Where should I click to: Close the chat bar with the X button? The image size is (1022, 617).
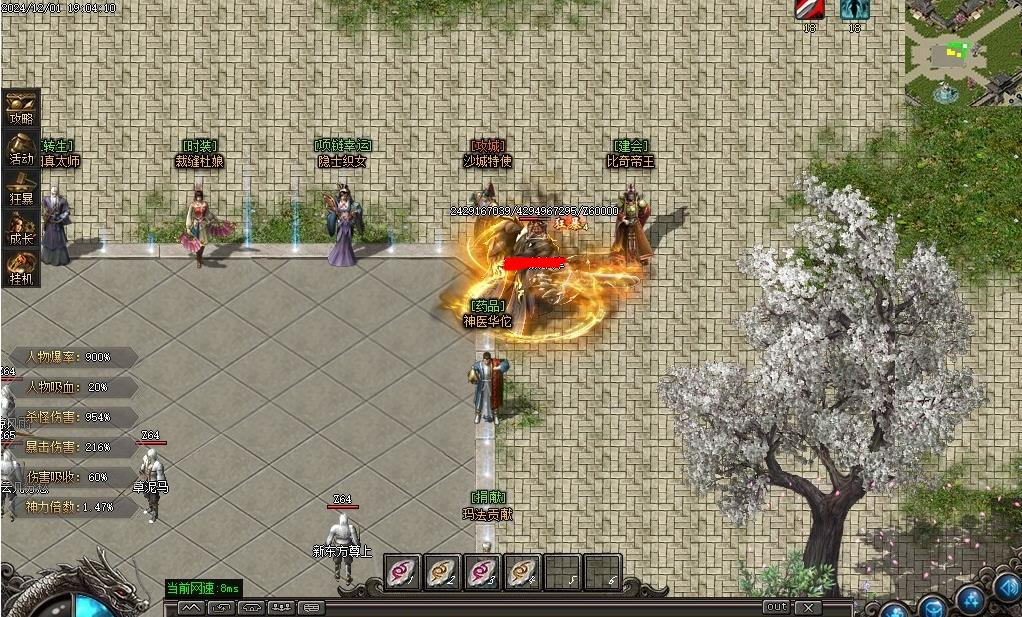[807, 607]
